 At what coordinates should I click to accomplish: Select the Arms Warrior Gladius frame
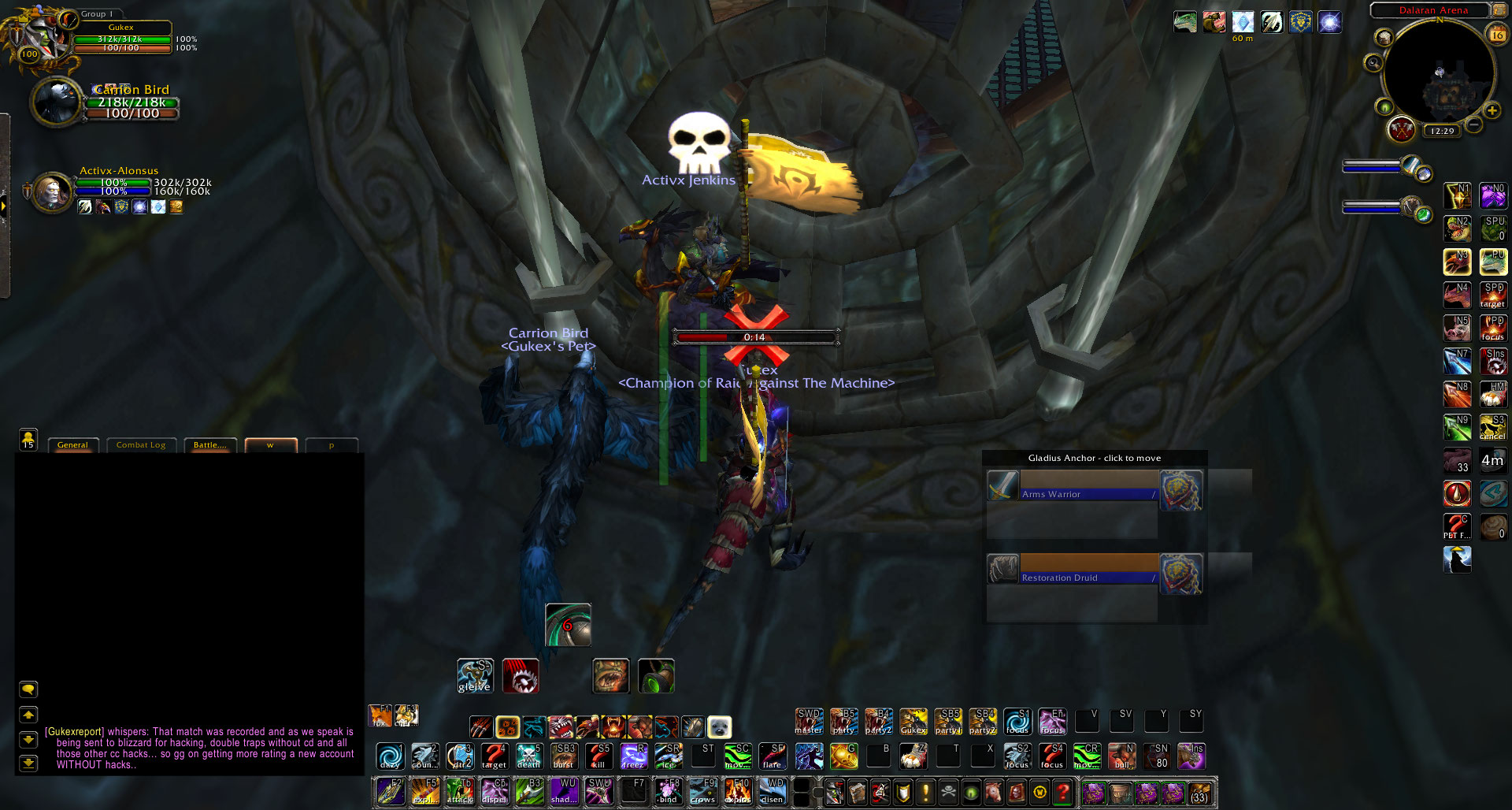tap(1088, 486)
